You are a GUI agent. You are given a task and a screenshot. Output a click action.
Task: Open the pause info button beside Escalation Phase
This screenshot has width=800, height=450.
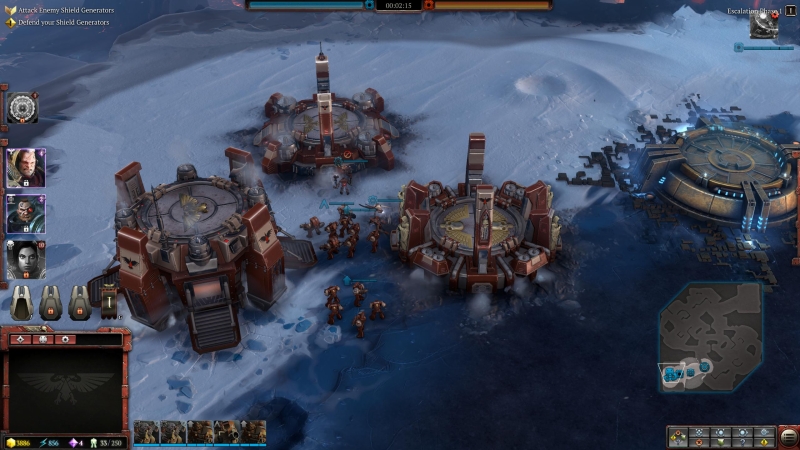point(791,10)
